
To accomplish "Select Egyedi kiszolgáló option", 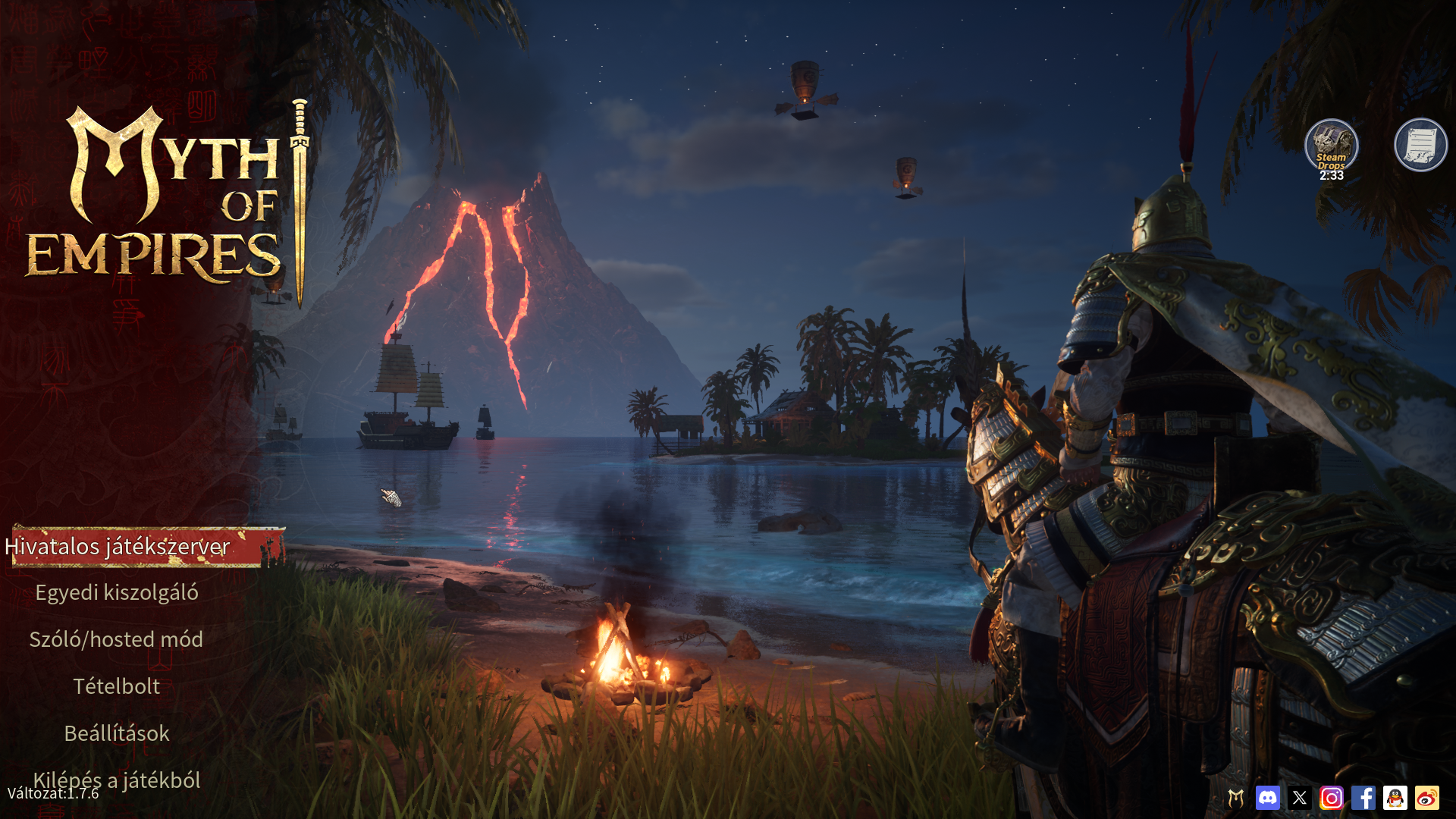I will point(117,593).
